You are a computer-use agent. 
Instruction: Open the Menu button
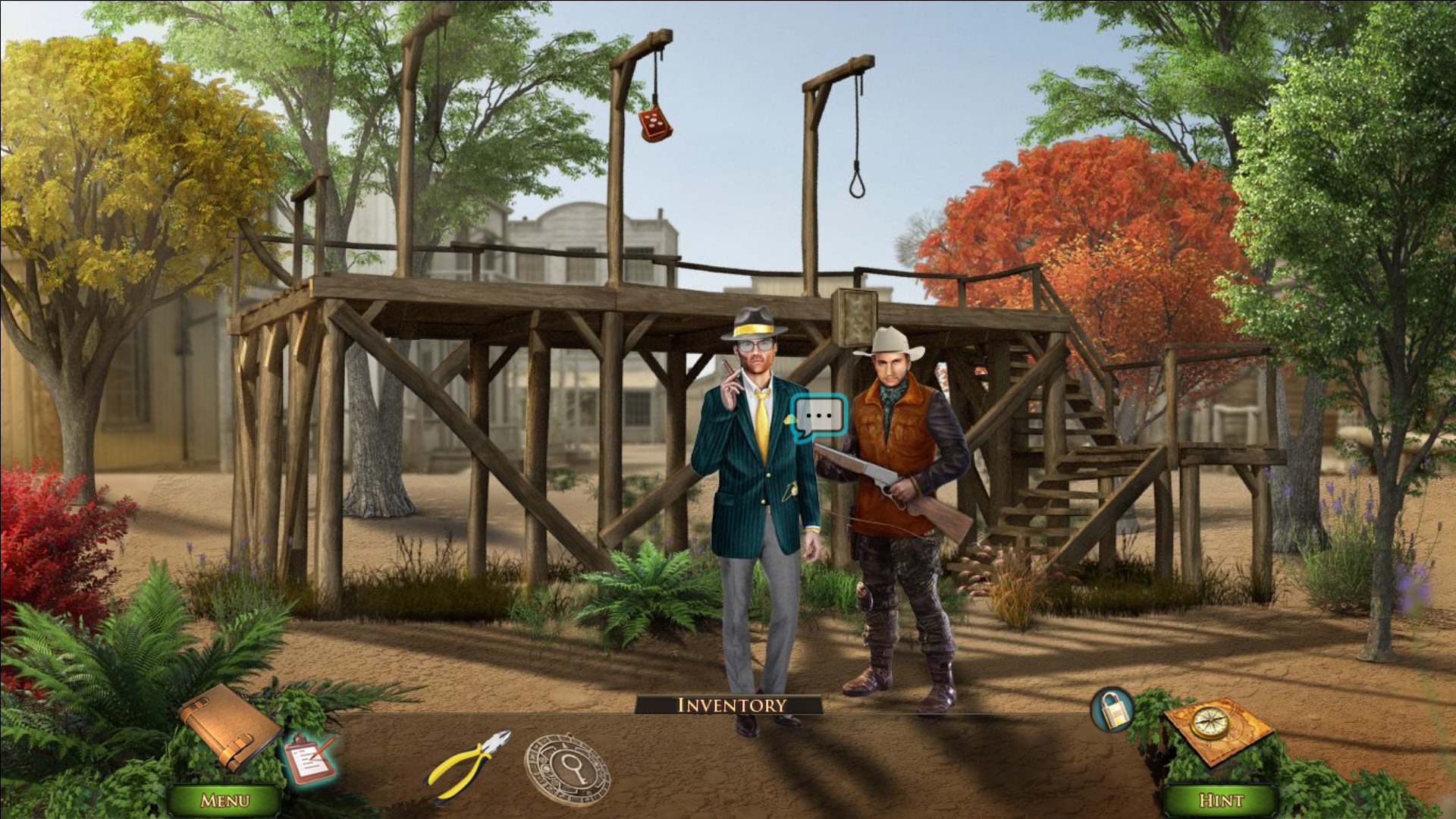(225, 799)
